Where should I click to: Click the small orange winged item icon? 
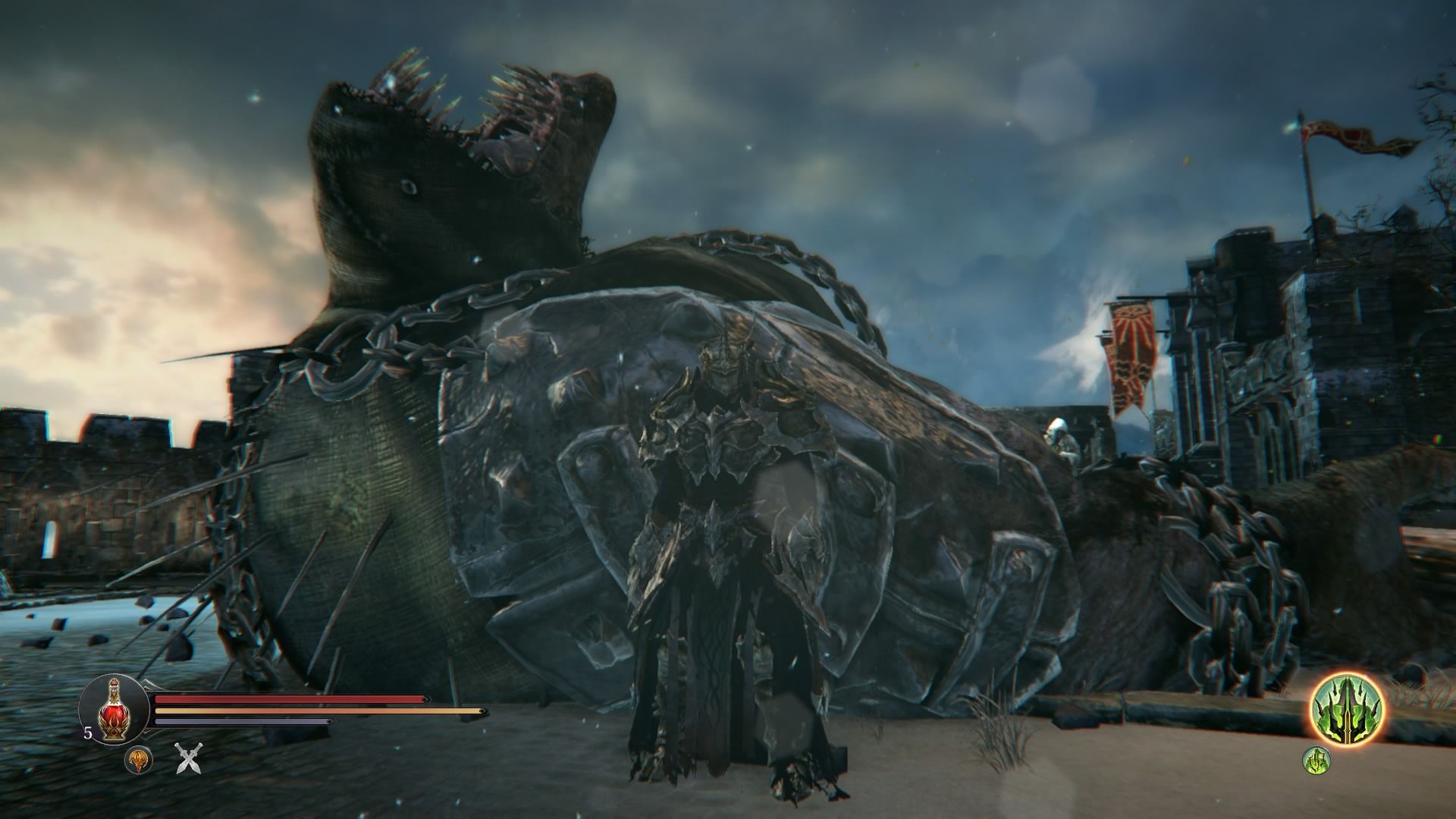138,759
